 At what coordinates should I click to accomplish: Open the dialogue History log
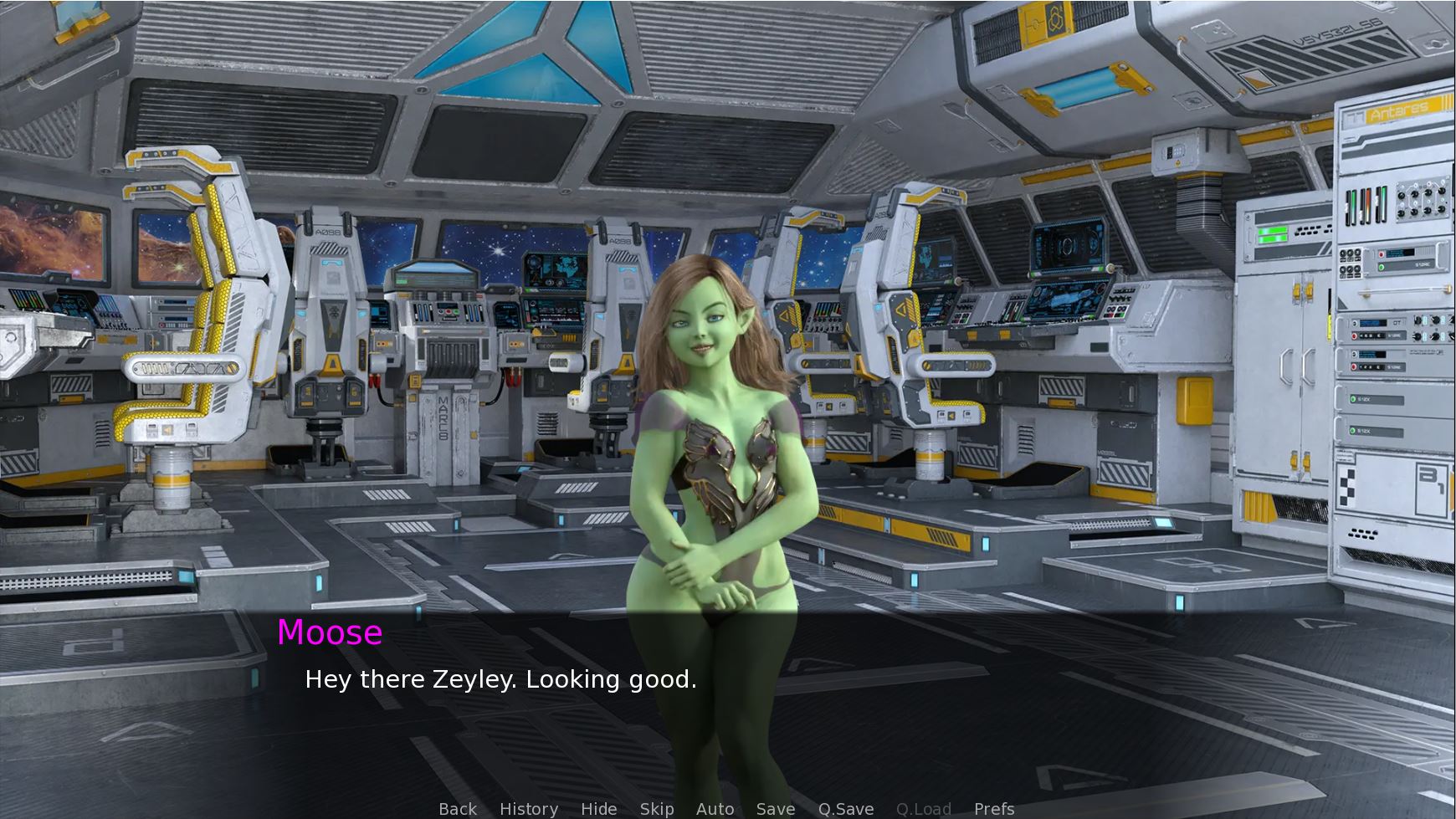pos(529,809)
